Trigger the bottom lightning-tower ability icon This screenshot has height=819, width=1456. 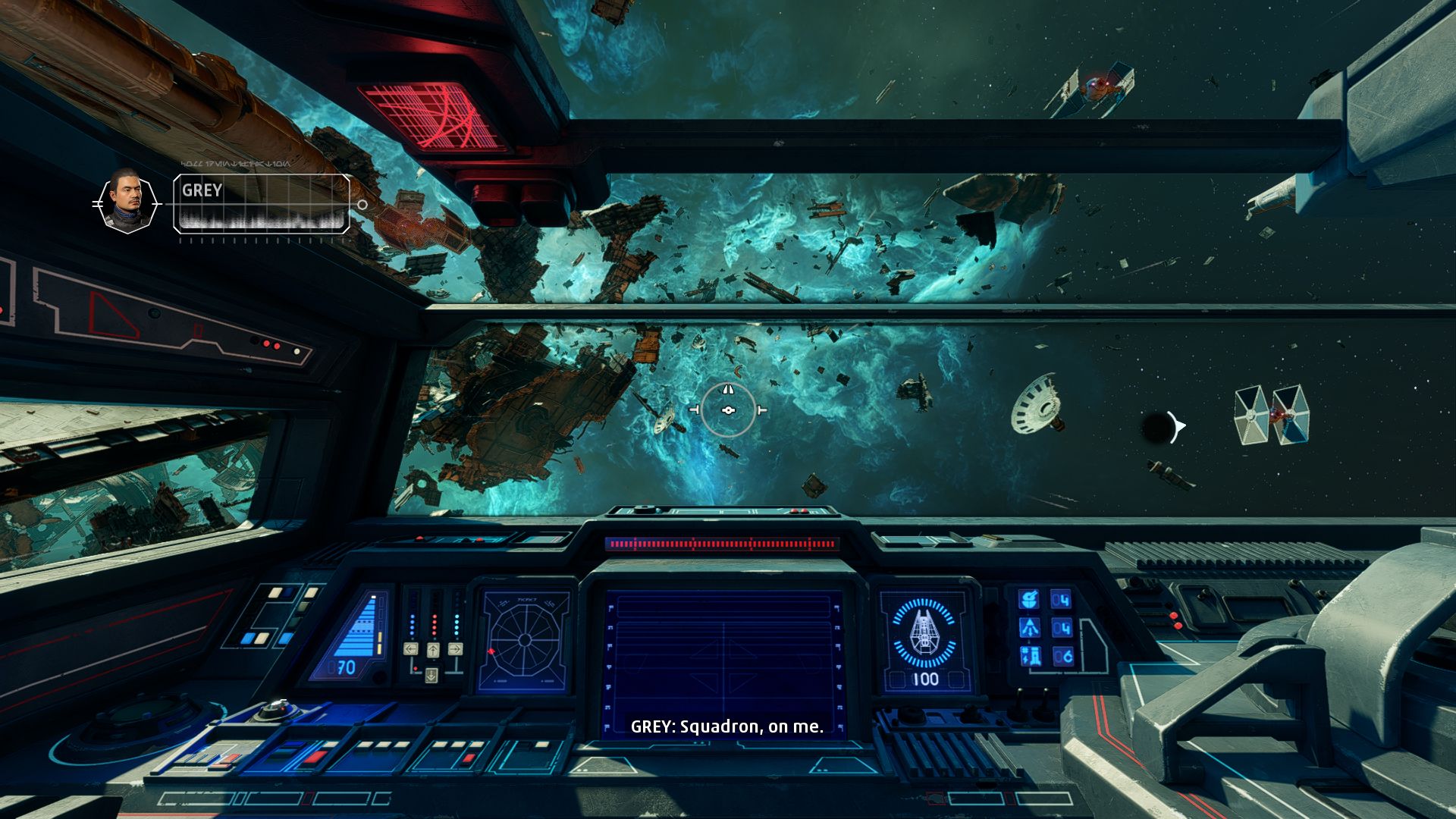1029,657
